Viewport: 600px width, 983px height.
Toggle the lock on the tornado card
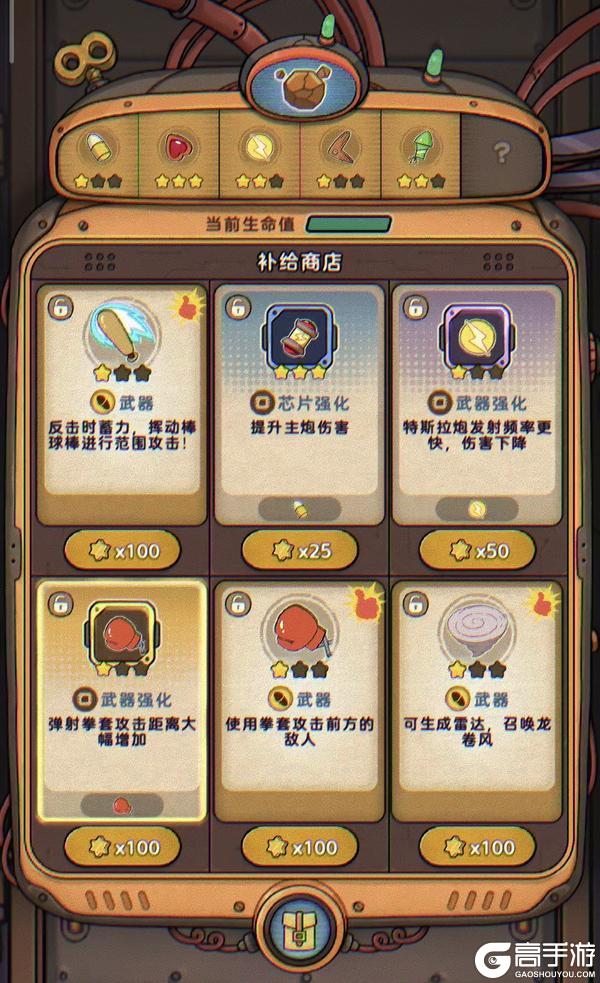(x=412, y=603)
